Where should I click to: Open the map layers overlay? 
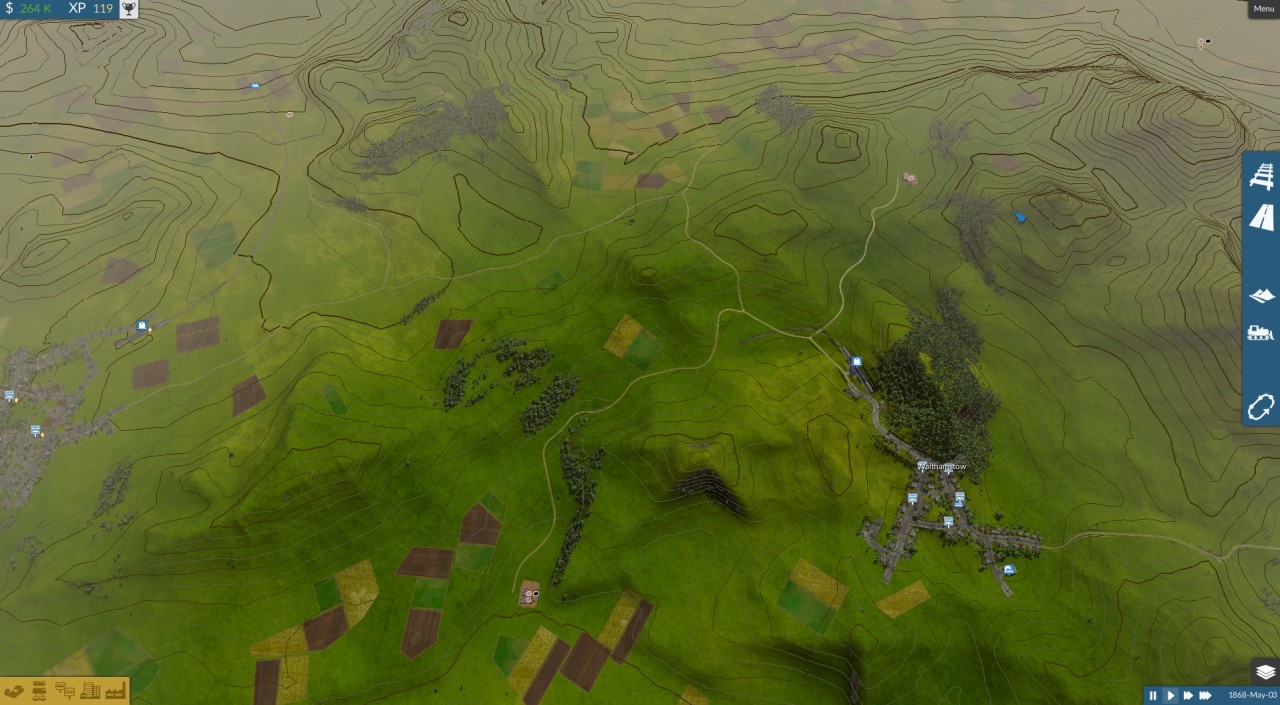coord(1265,672)
